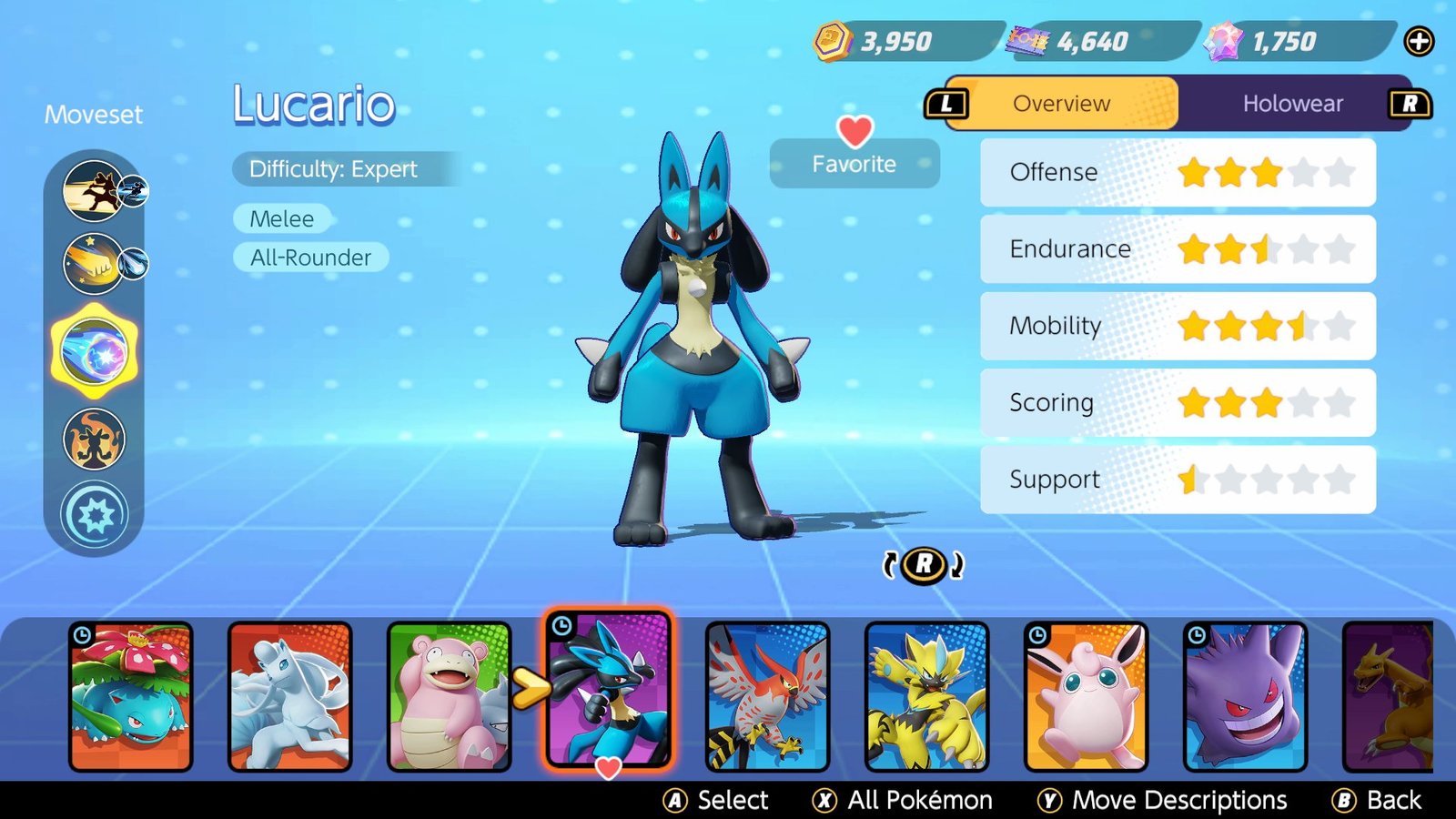
Task: Switch to the Holowear tab
Action: click(1292, 104)
